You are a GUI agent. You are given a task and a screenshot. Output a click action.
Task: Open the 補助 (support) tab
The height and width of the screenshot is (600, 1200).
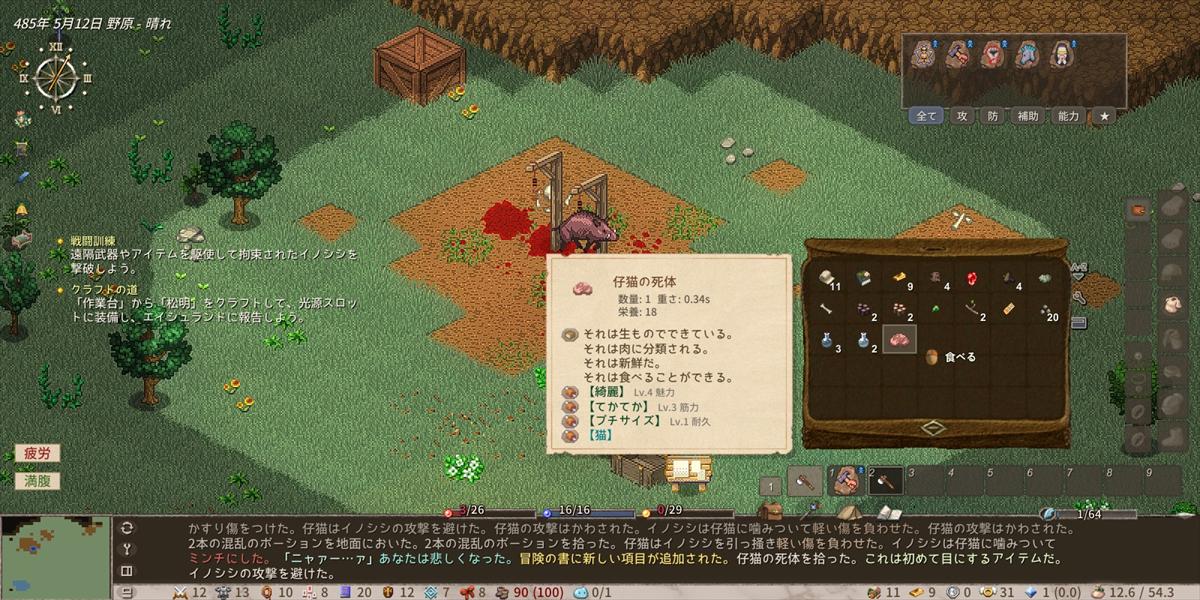[1028, 116]
